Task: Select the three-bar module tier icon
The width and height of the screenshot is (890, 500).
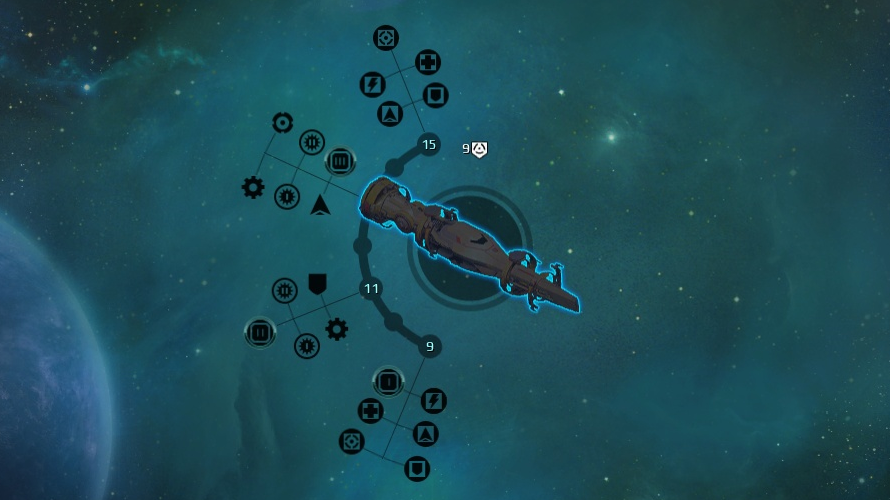Action: [x=339, y=160]
